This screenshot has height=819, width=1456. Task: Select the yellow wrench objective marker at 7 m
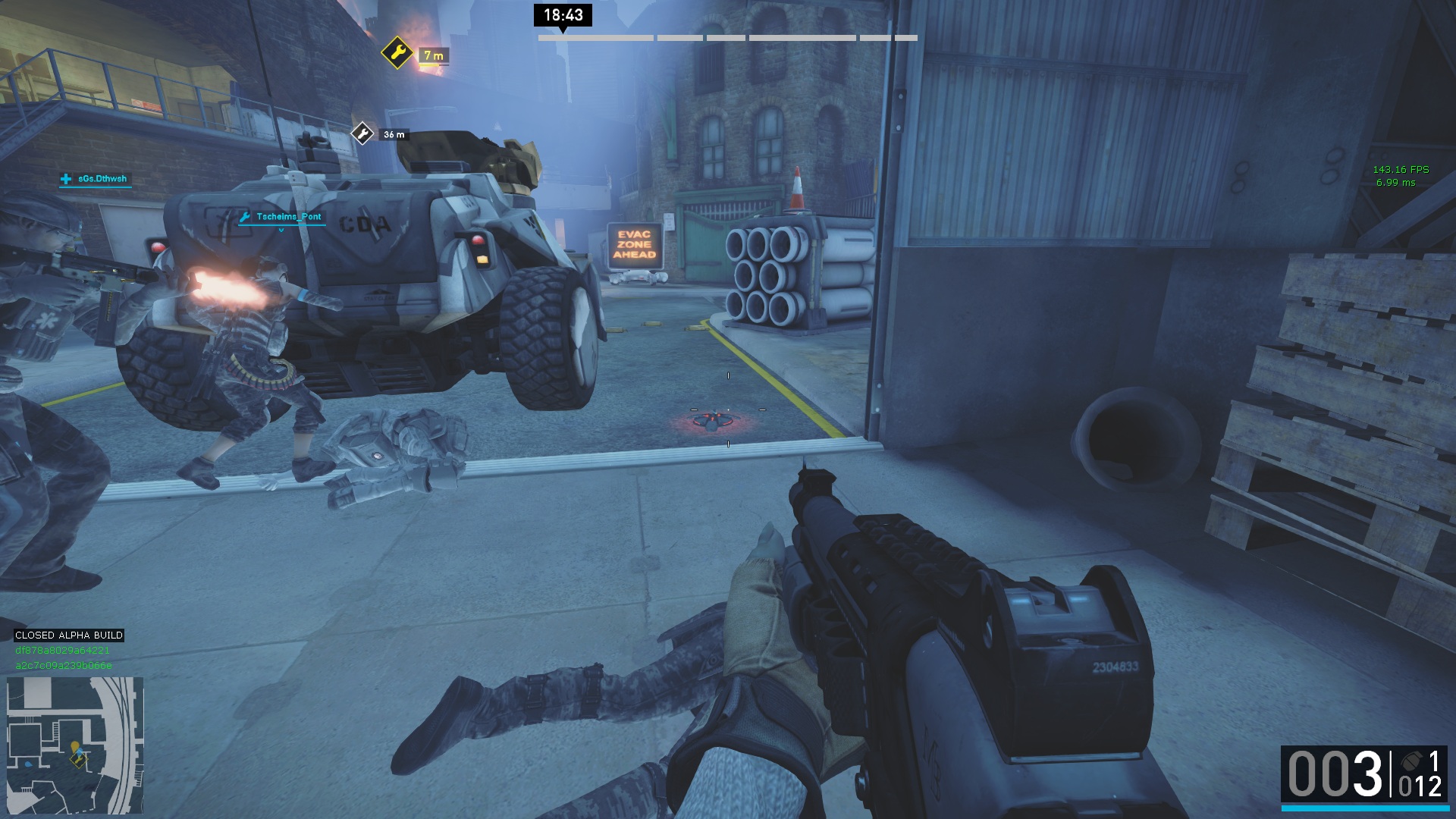pyautogui.click(x=397, y=53)
